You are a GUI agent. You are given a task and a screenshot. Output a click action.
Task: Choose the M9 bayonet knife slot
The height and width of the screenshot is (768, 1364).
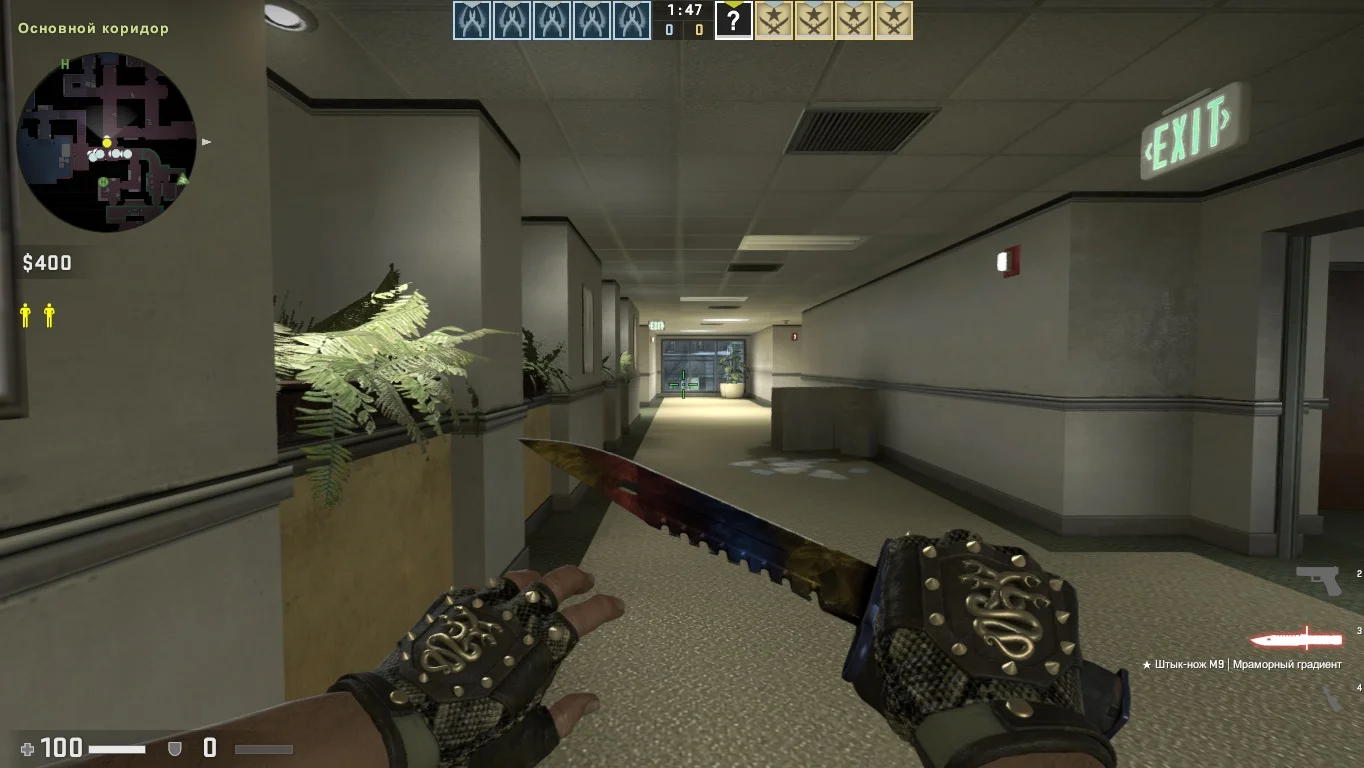[1296, 638]
